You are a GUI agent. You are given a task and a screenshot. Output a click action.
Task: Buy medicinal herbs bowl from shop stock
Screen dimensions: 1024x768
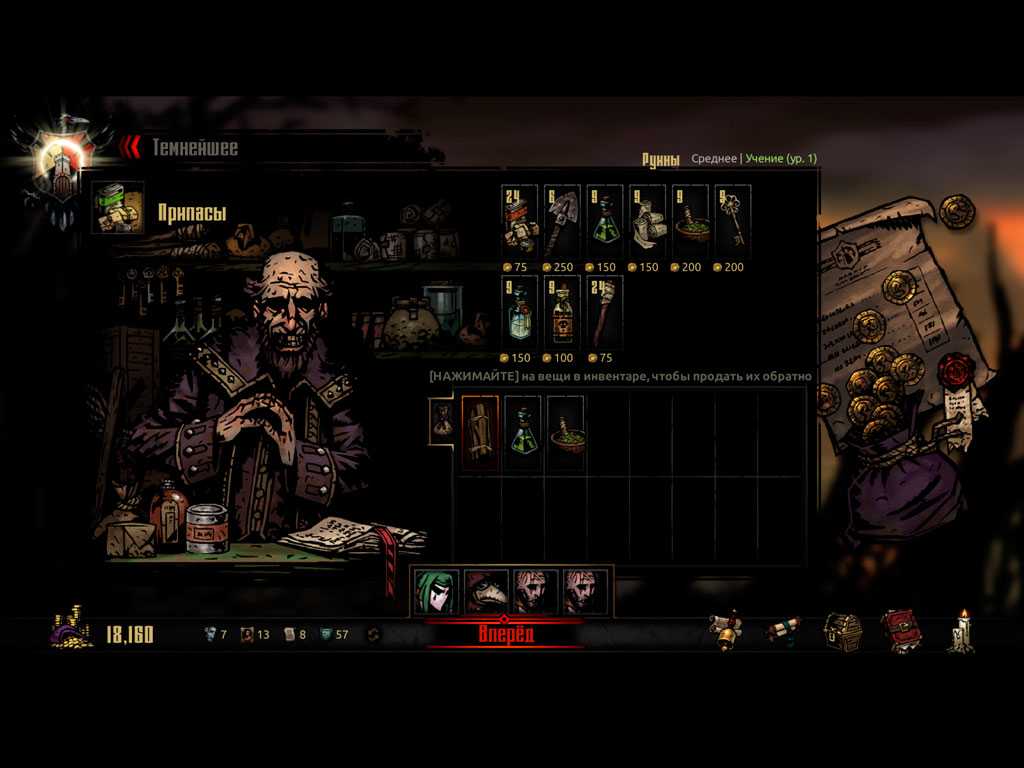pyautogui.click(x=690, y=220)
